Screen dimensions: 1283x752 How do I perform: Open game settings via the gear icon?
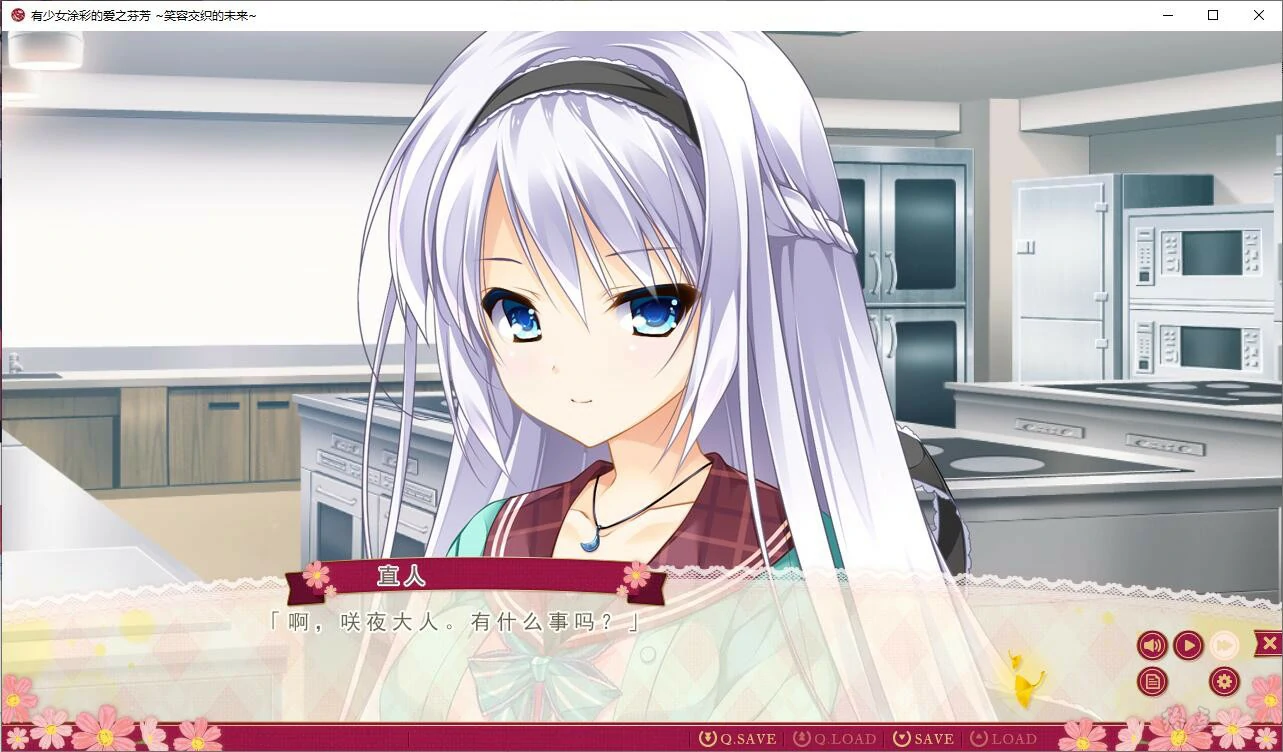point(1223,681)
